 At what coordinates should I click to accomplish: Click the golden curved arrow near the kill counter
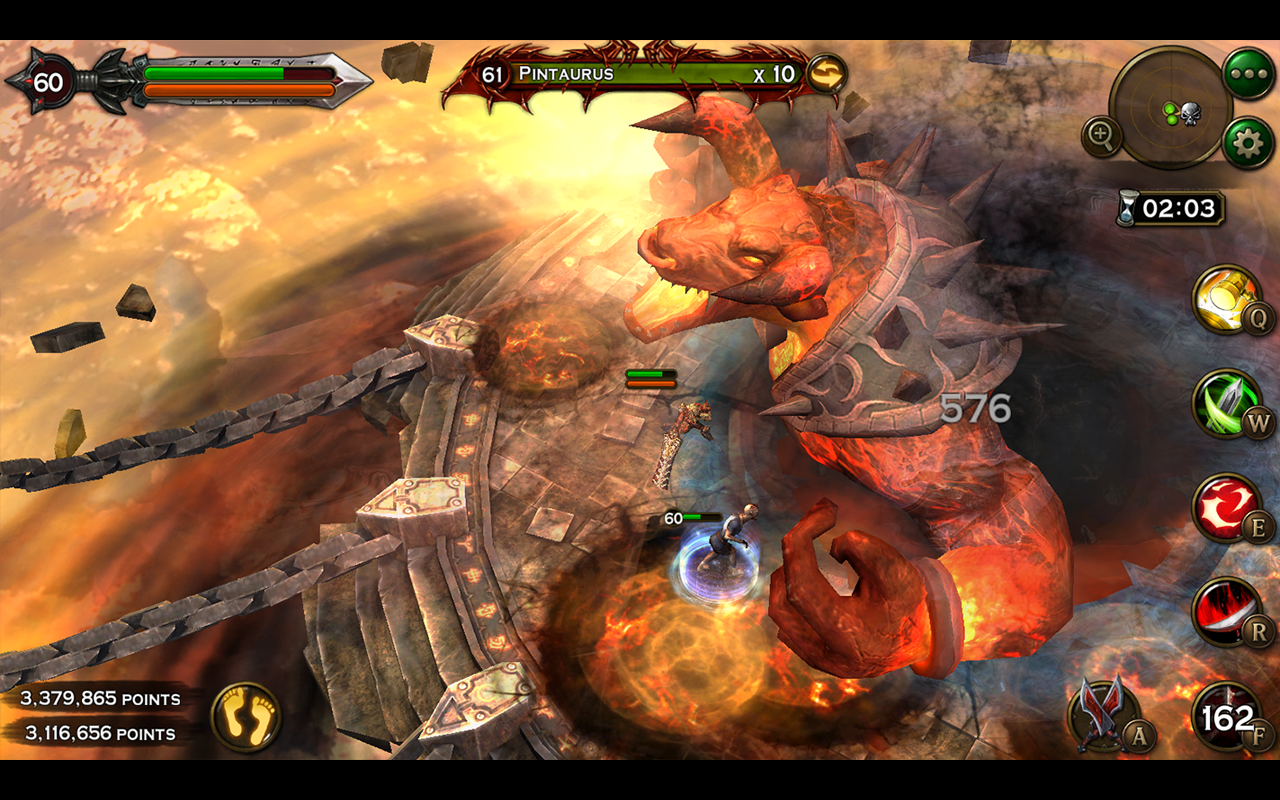click(826, 72)
